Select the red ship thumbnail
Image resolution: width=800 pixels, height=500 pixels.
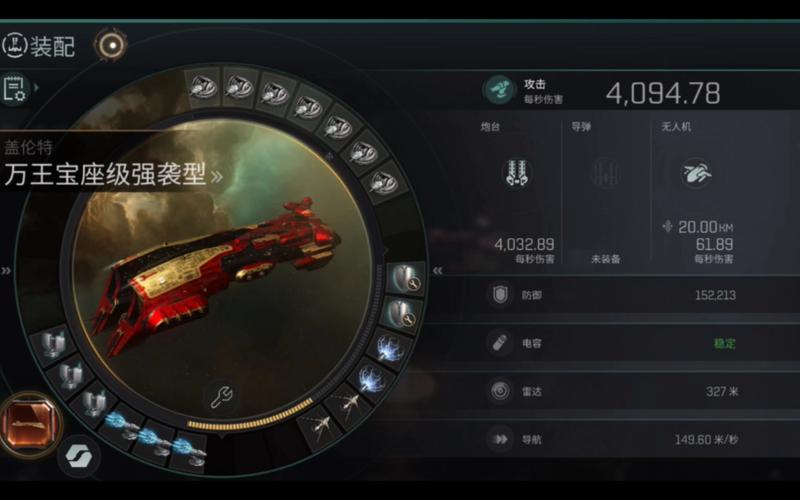tap(28, 422)
